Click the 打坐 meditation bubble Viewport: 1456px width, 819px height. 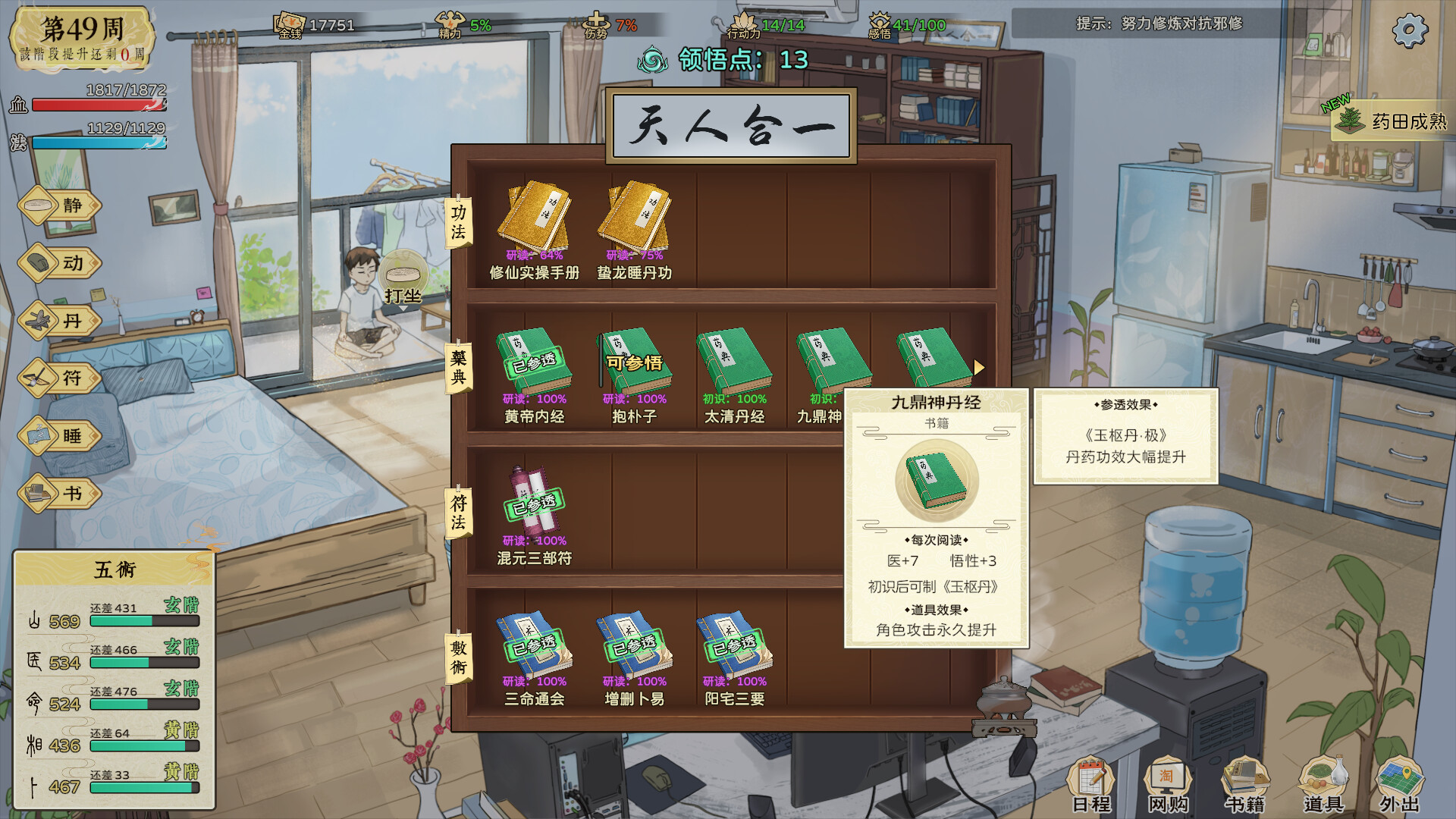point(404,275)
